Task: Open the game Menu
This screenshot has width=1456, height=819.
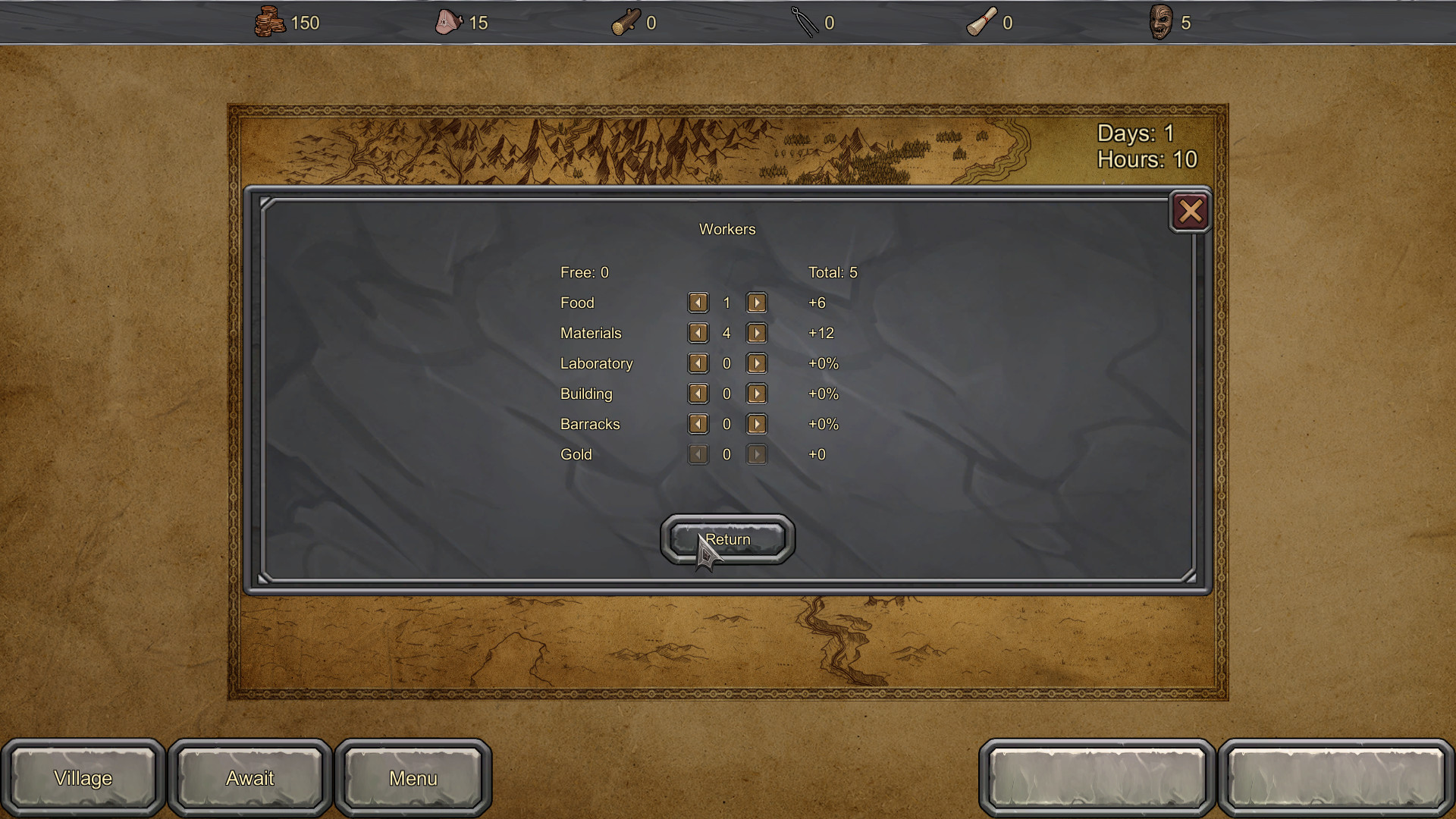Action: (413, 778)
